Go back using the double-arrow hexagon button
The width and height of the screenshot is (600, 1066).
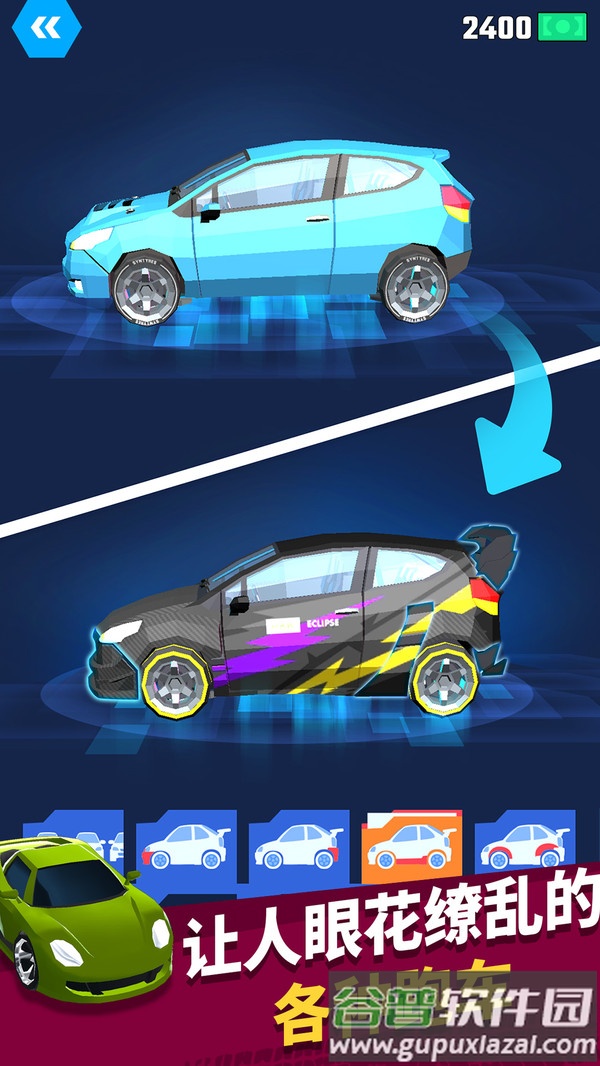point(47,30)
